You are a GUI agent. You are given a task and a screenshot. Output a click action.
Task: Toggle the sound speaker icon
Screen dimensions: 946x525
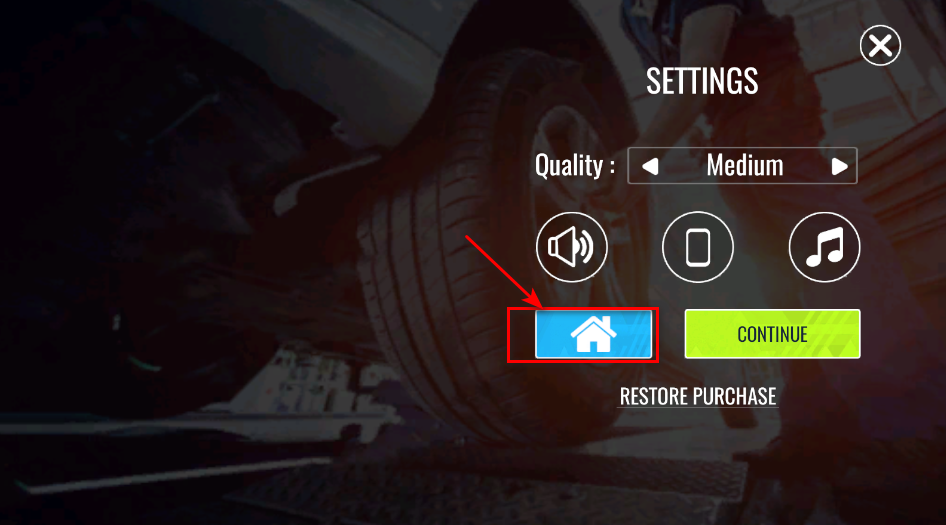571,247
